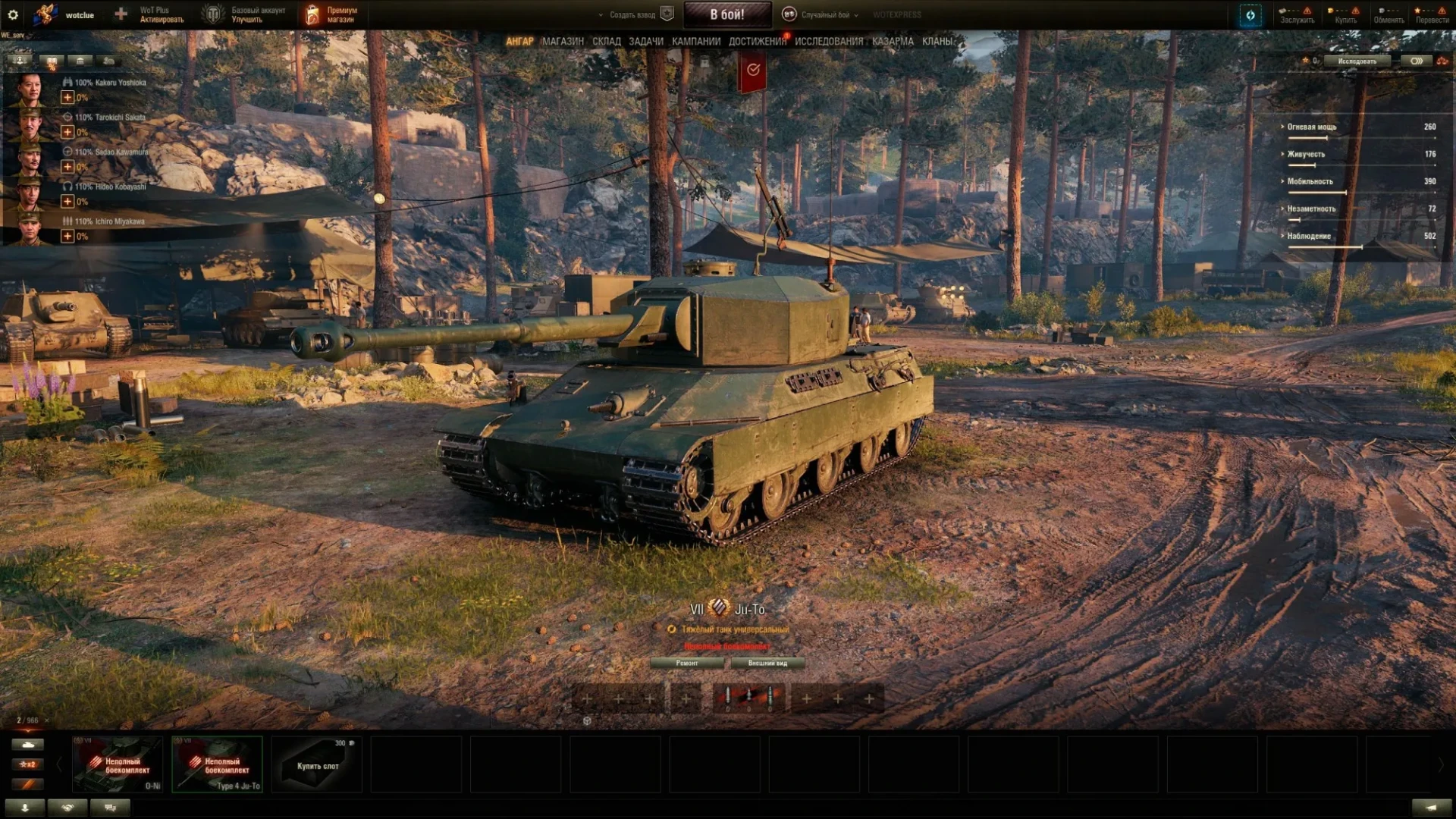Expand the Огневая мощь stat row
The height and width of the screenshot is (819, 1456).
tap(1311, 127)
